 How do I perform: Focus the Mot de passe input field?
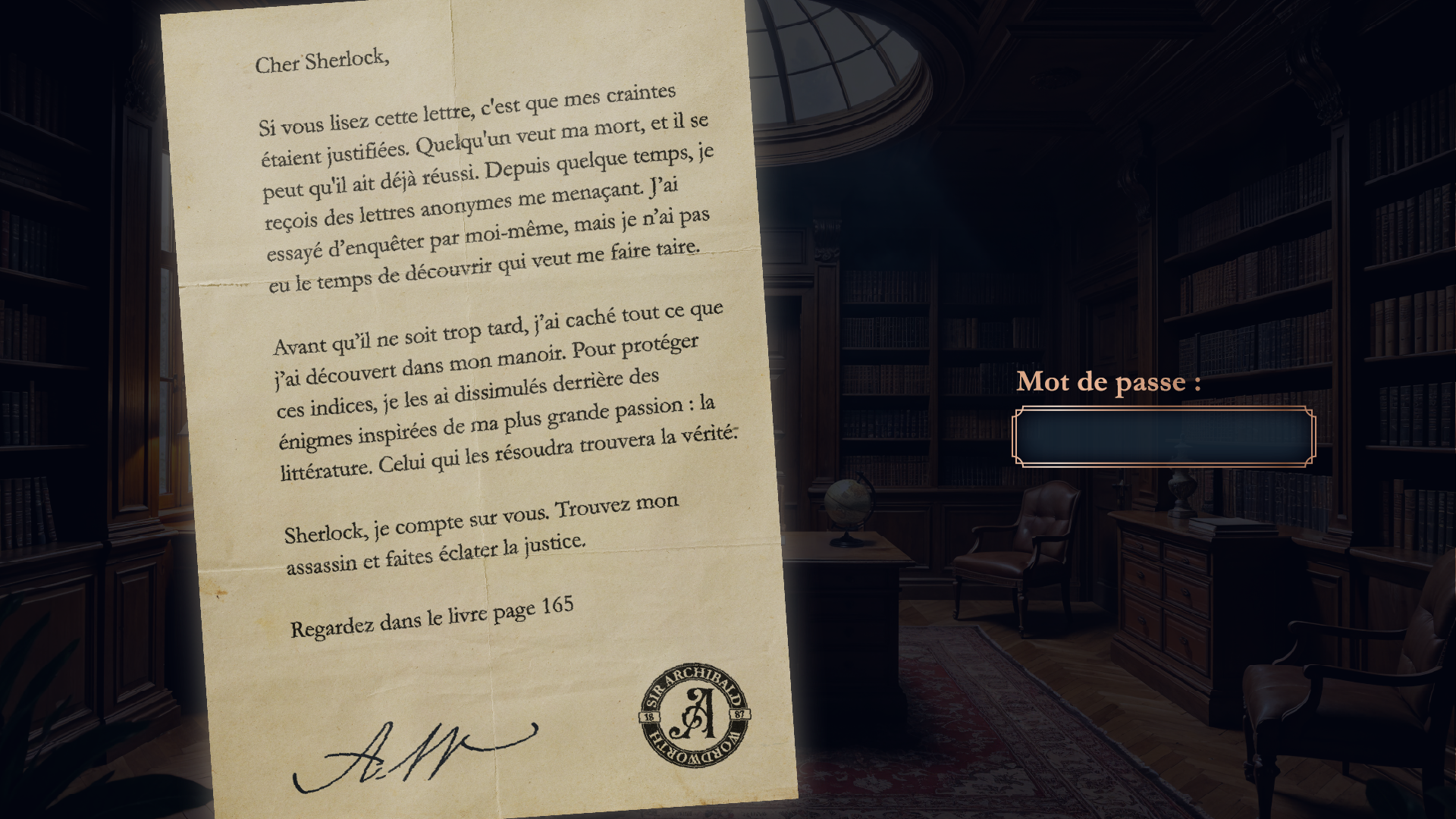pos(1163,437)
